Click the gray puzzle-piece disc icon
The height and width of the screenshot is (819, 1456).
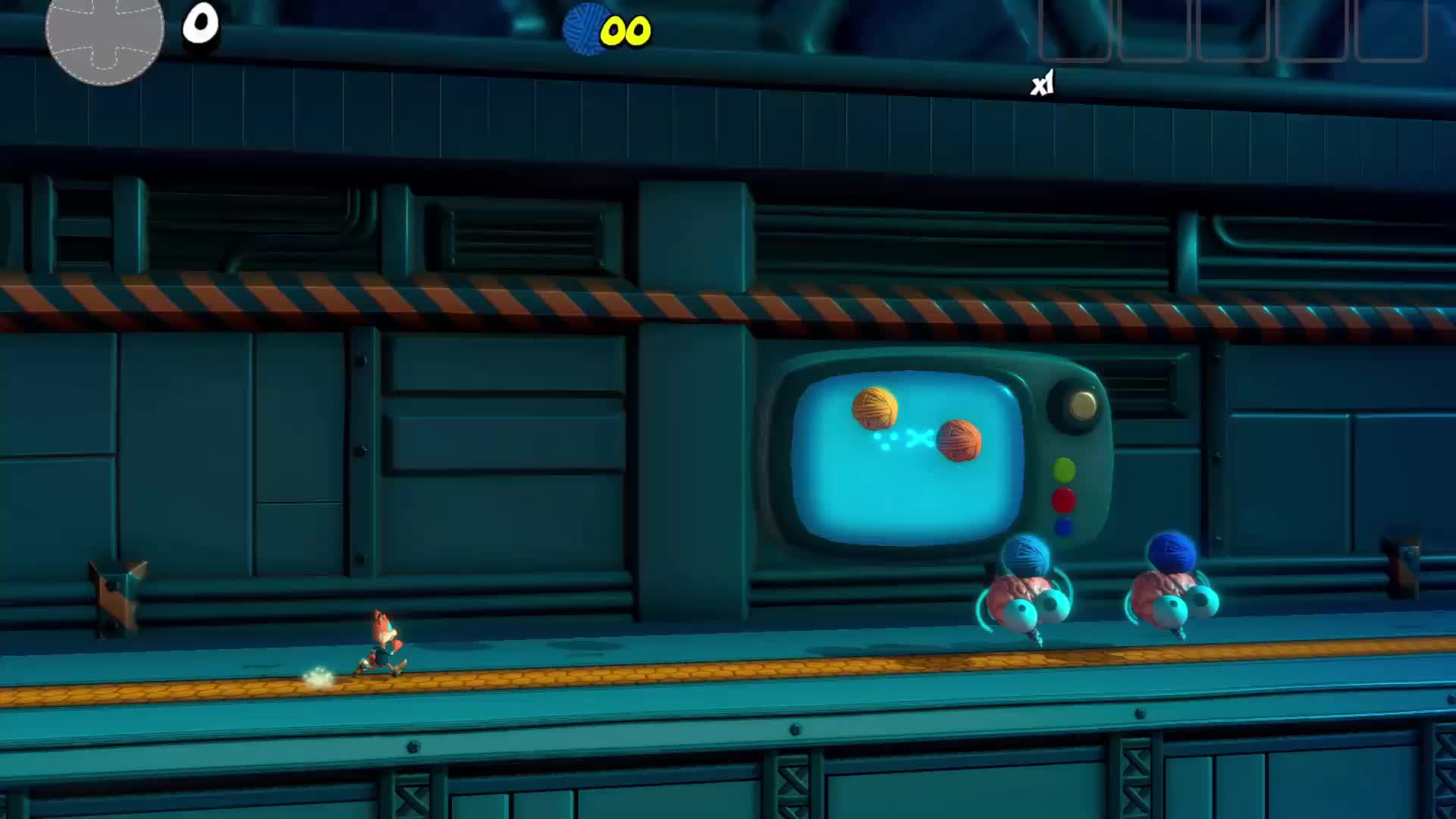pos(105,33)
